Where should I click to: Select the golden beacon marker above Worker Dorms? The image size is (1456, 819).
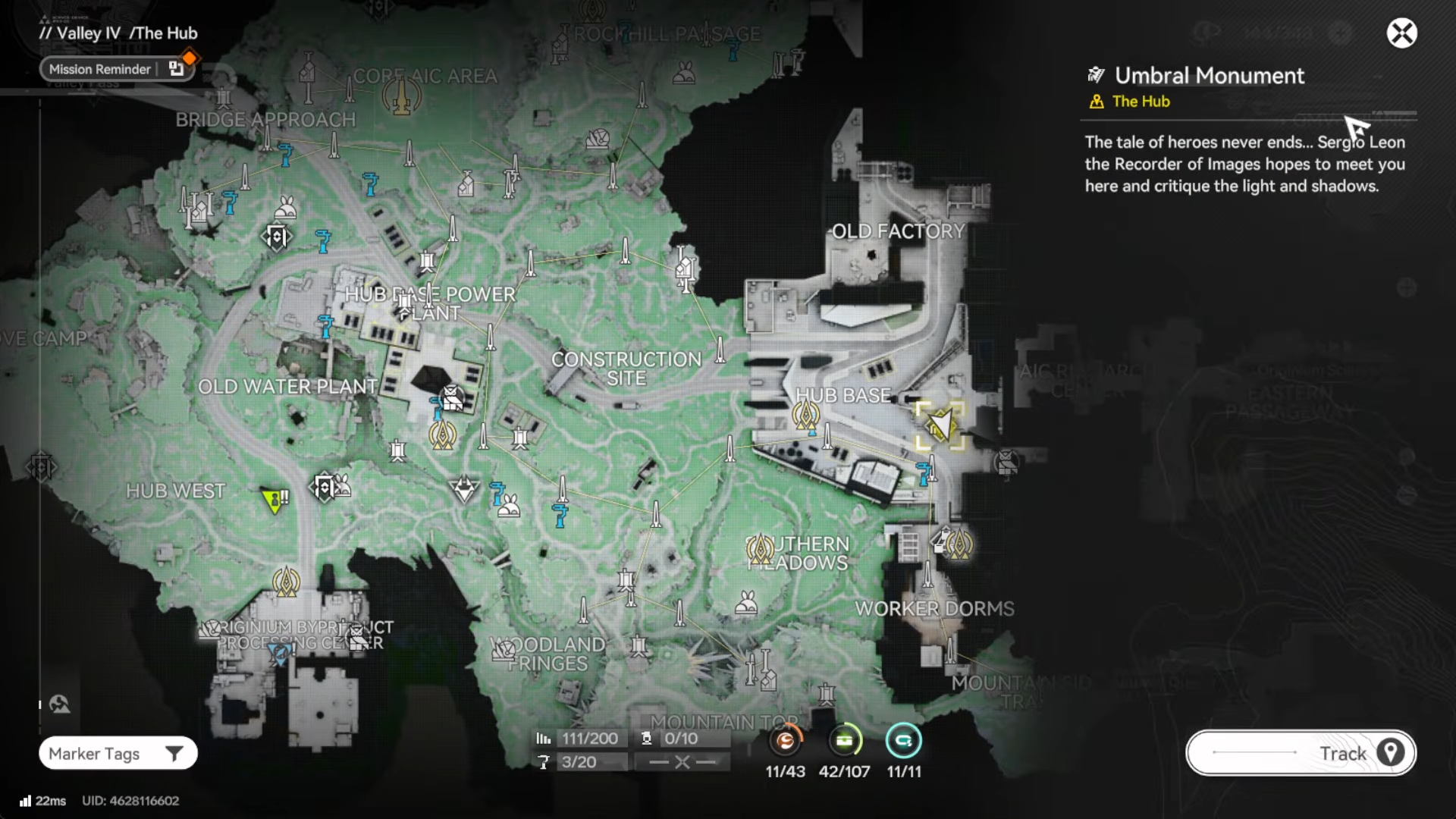click(x=959, y=544)
